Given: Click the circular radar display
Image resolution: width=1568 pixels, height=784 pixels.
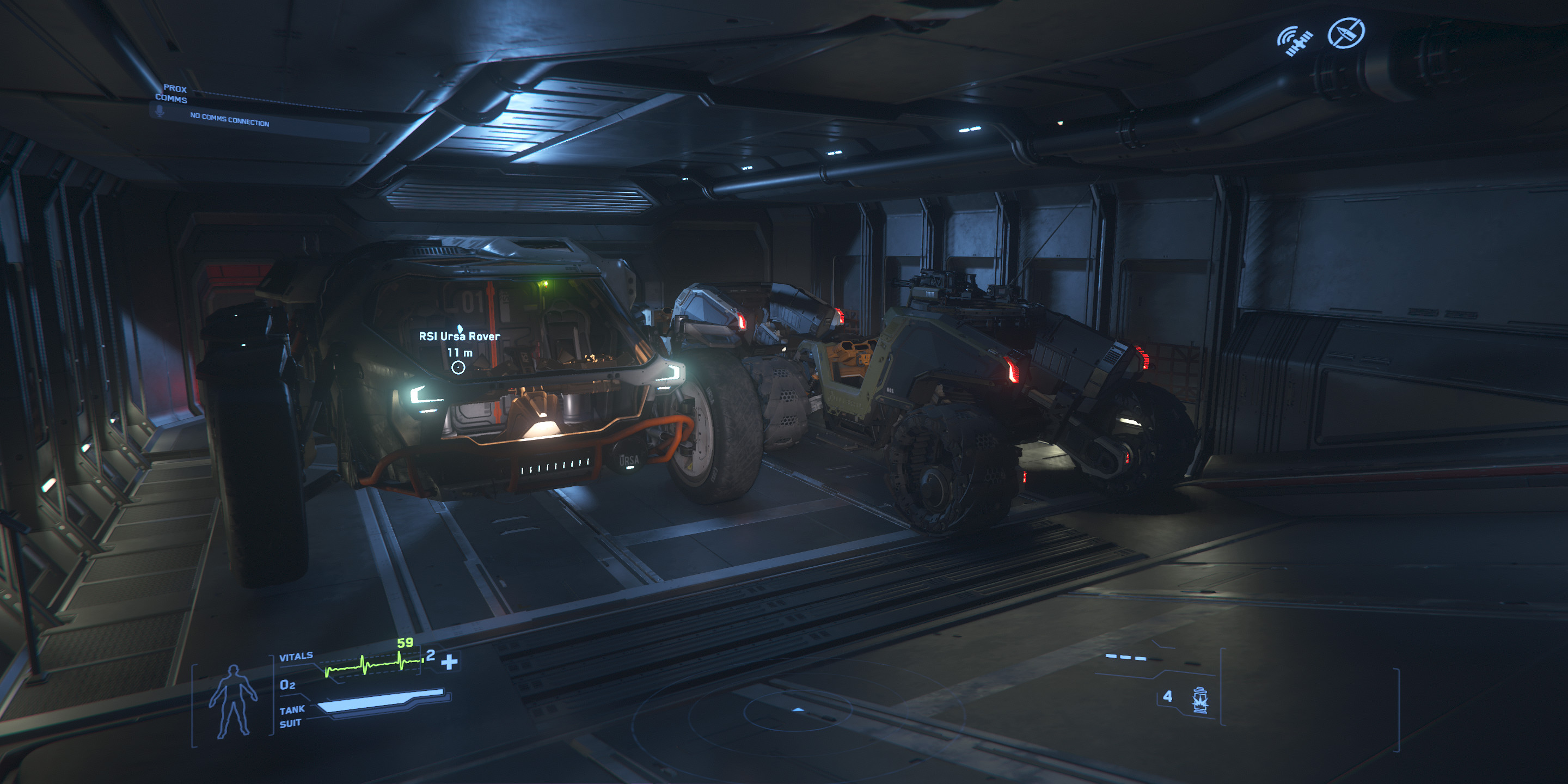Looking at the screenshot, I should [798, 712].
